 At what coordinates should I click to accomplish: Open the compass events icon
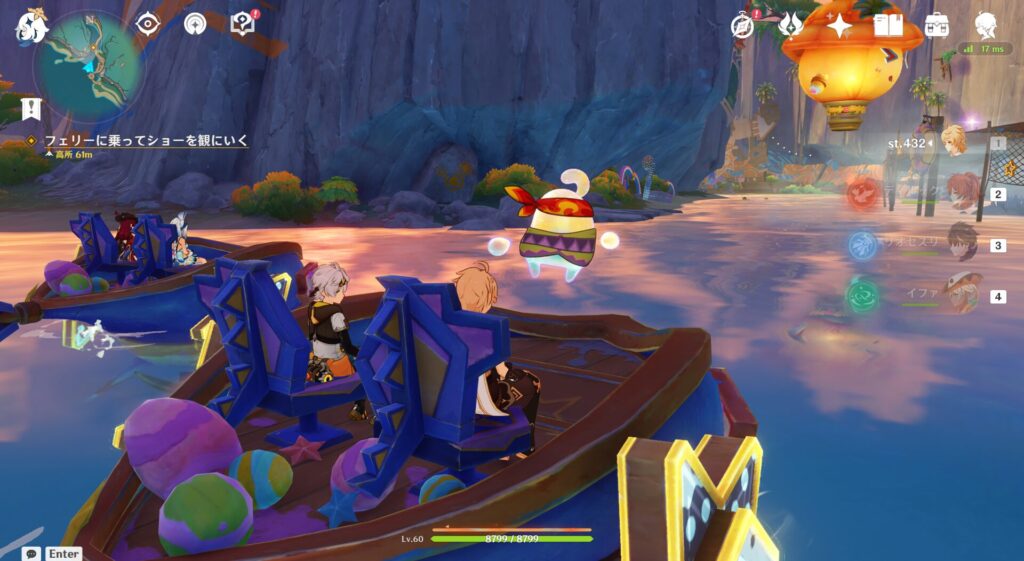pyautogui.click(x=742, y=26)
